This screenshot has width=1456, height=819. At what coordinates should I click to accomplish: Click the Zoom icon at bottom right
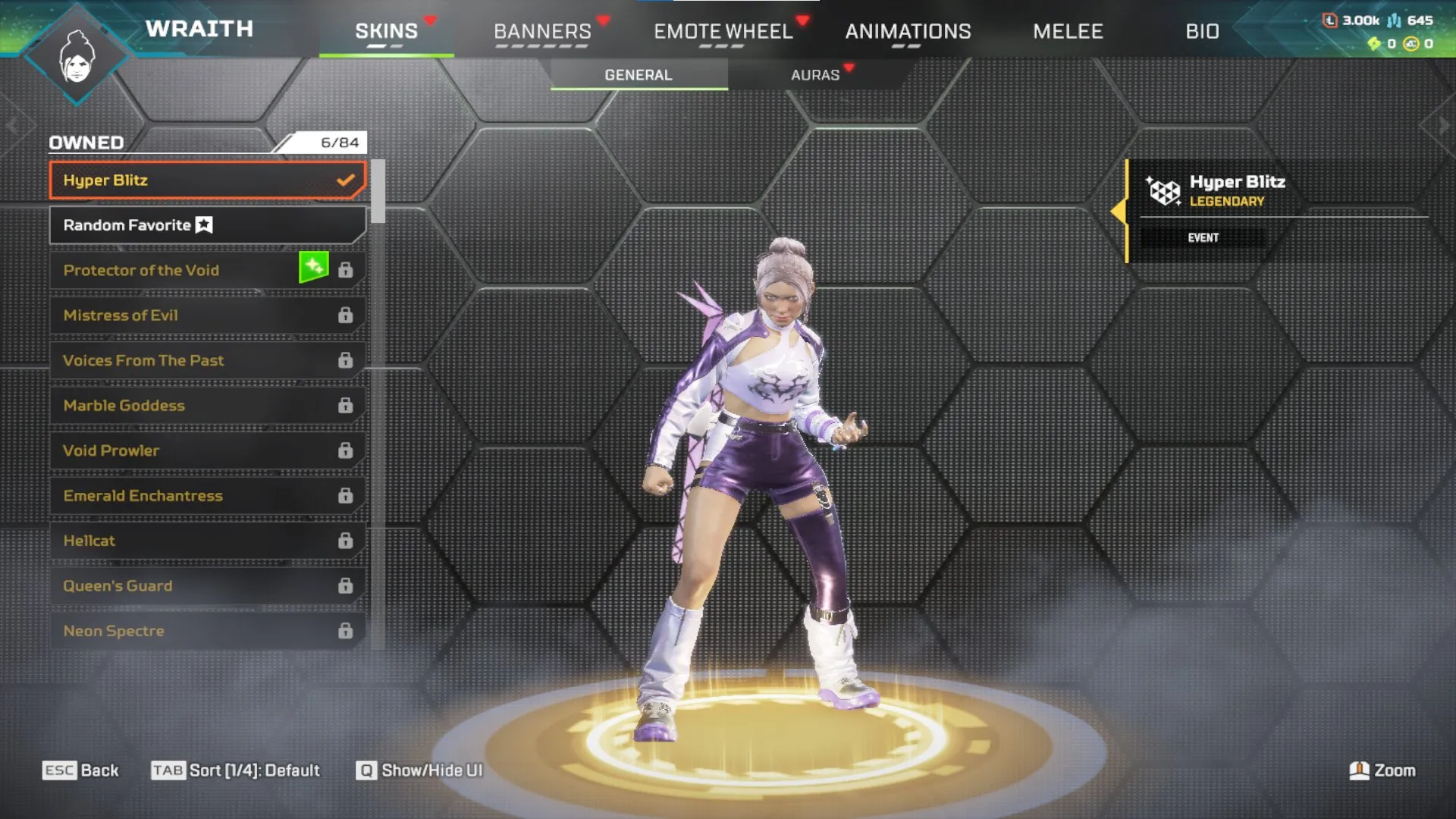1361,770
